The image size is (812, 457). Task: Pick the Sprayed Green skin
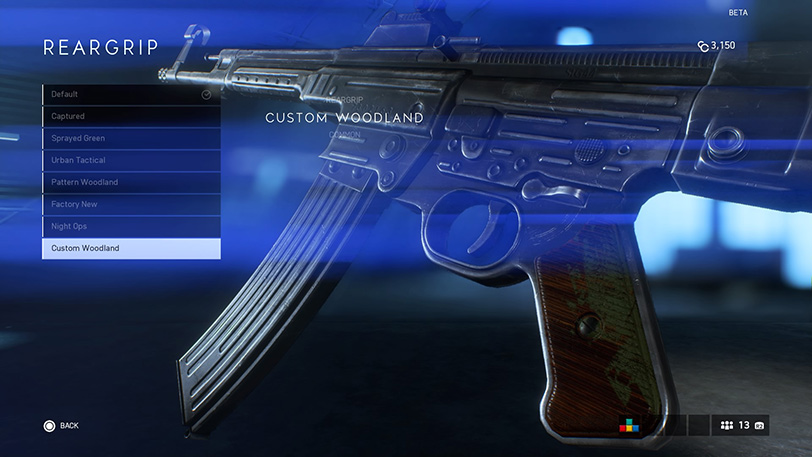pos(130,139)
